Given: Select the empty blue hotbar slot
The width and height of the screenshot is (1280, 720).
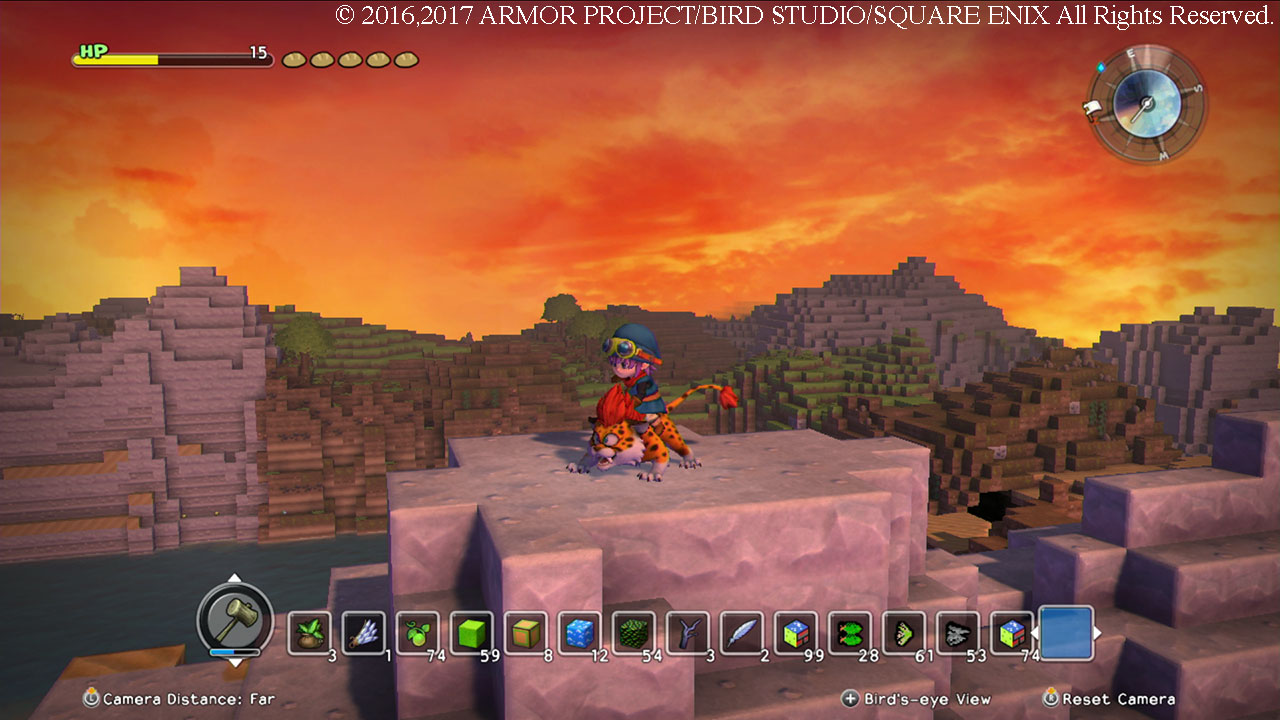Looking at the screenshot, I should tap(1066, 633).
